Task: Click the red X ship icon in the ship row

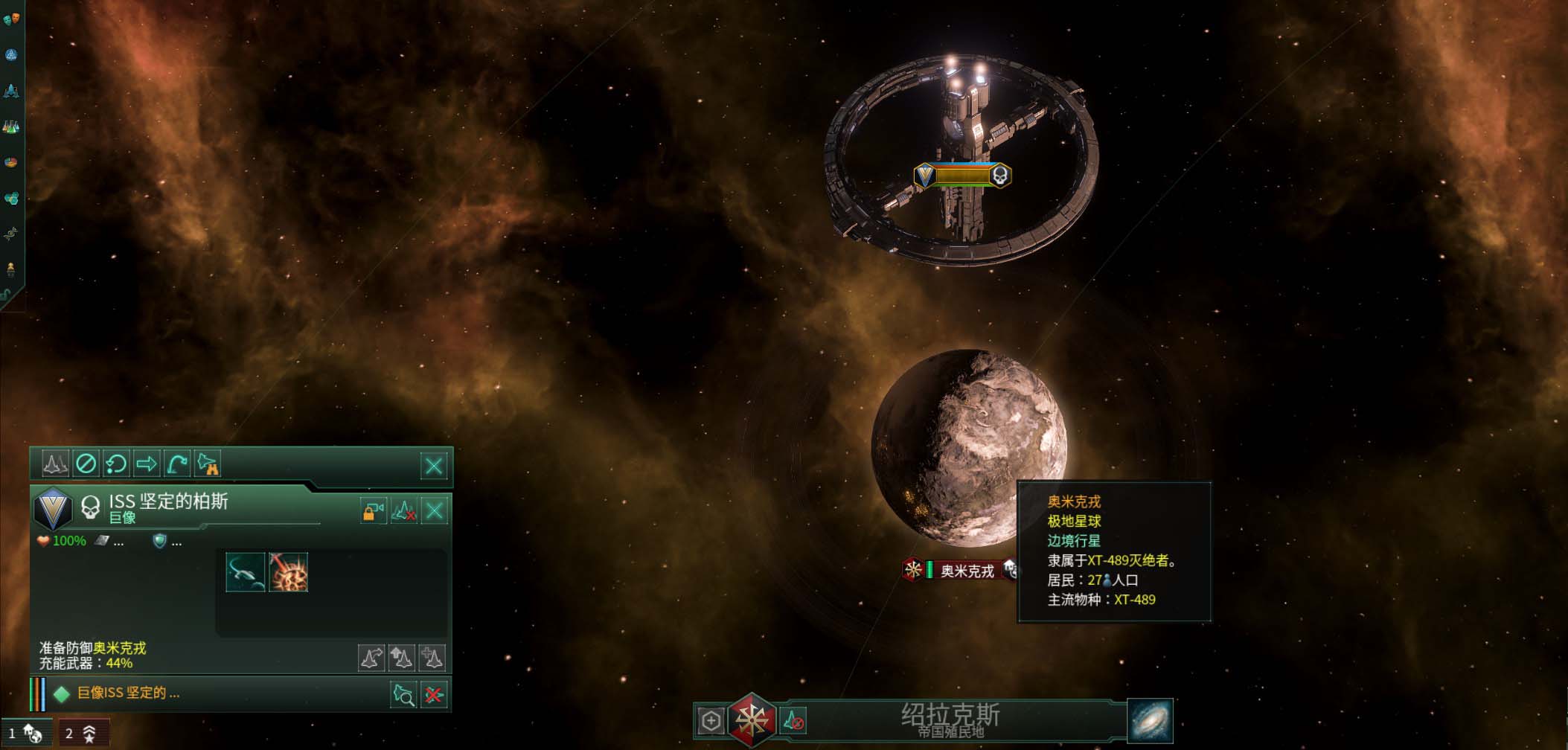Action: pyautogui.click(x=434, y=695)
